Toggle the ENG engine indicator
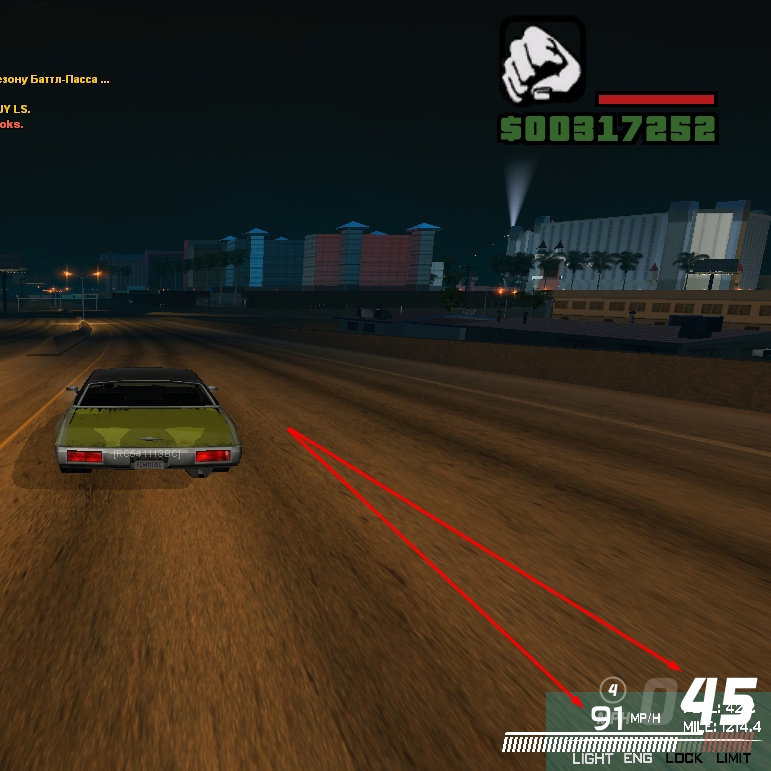Screen dimensions: 771x771 pyautogui.click(x=638, y=758)
